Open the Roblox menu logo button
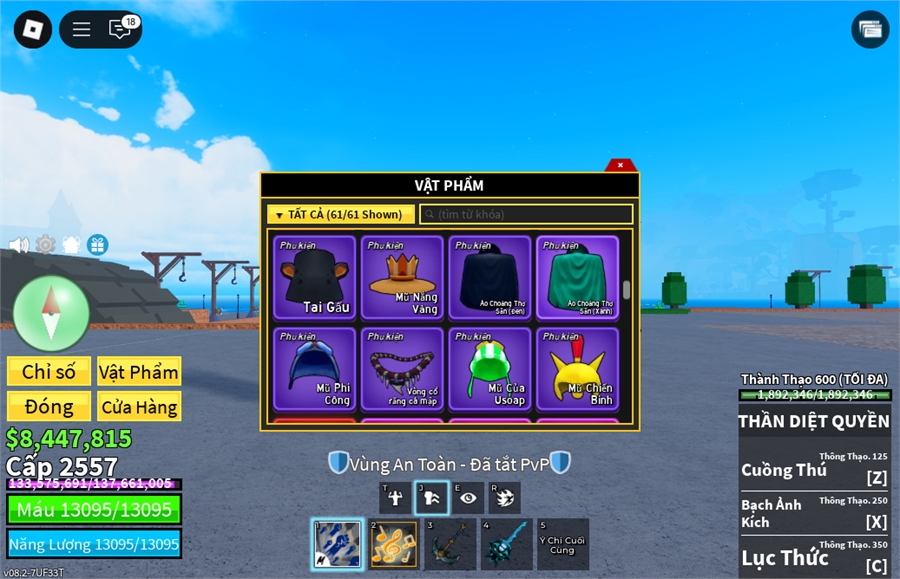The height and width of the screenshot is (579, 900). tap(33, 29)
